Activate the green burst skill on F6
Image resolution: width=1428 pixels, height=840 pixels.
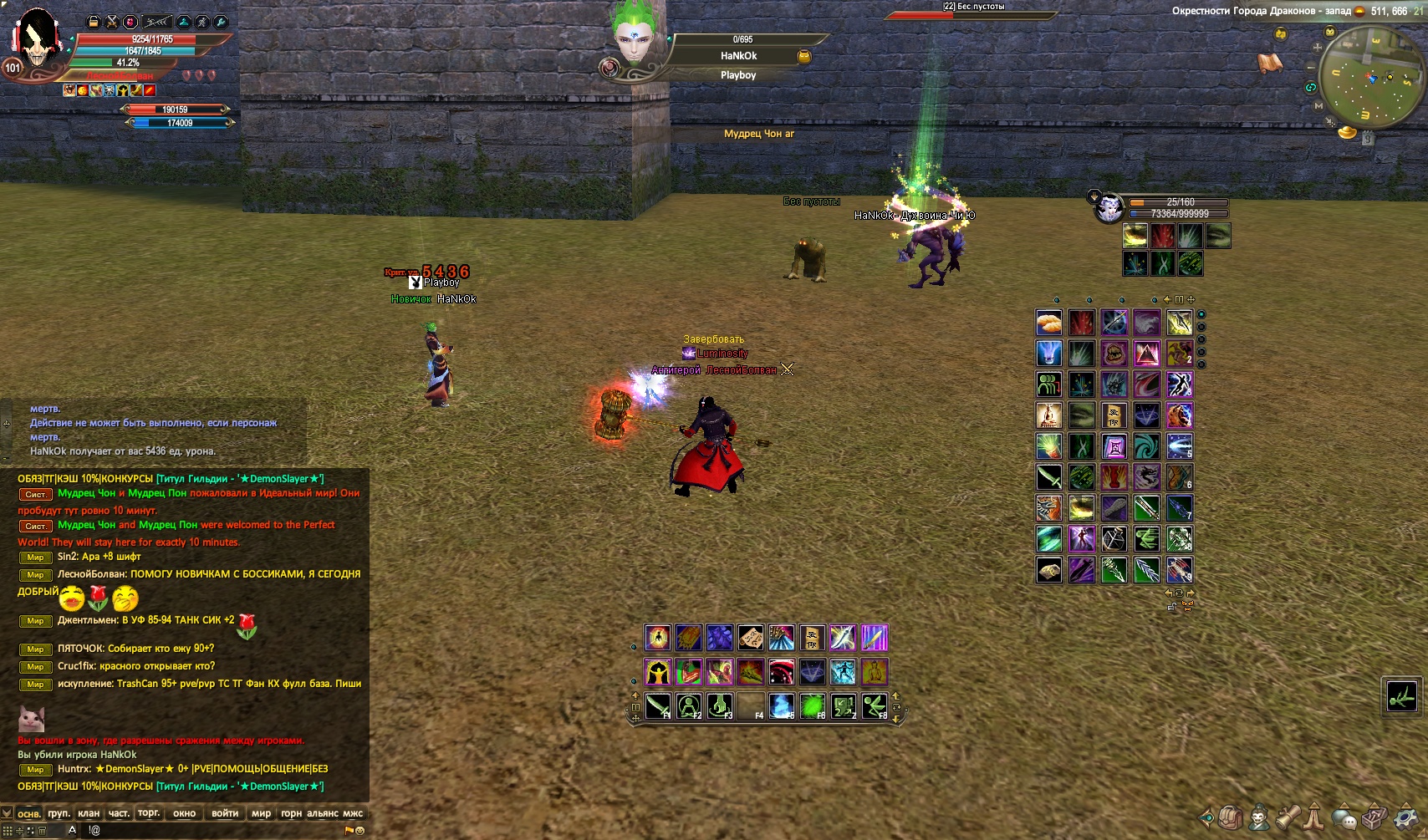pos(813,706)
